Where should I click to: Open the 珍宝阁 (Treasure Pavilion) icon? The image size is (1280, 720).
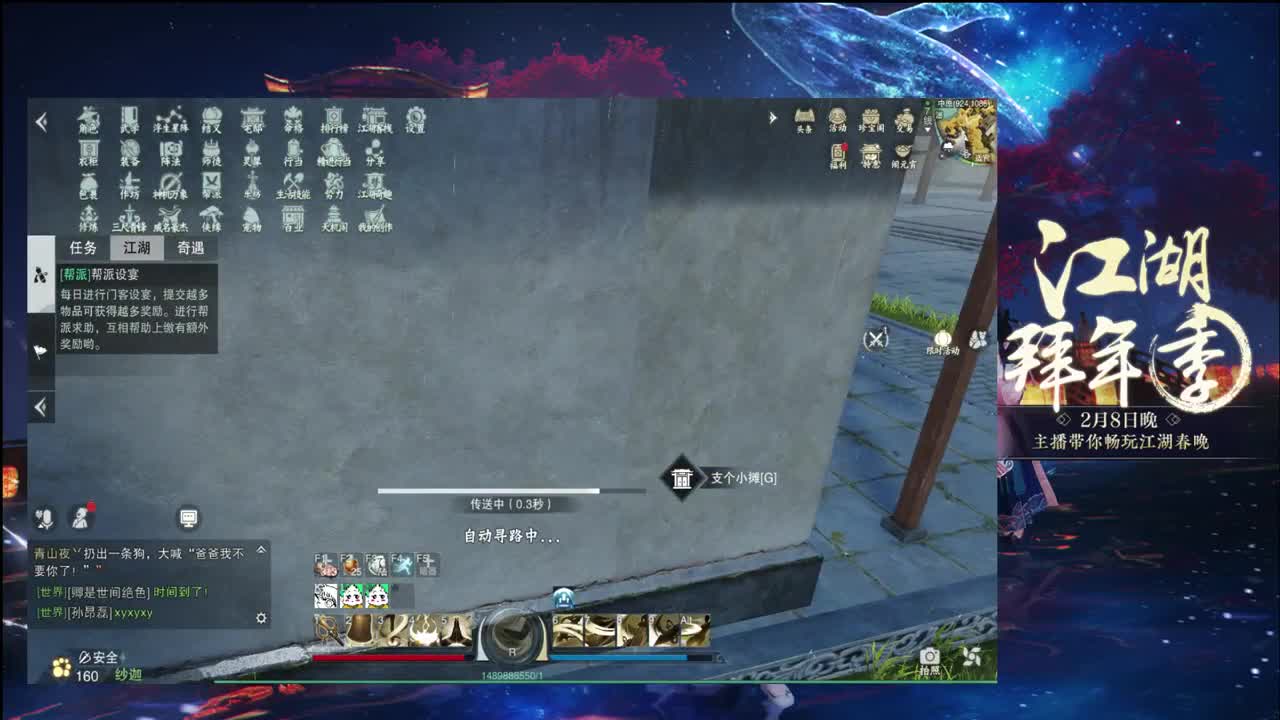pos(871,117)
